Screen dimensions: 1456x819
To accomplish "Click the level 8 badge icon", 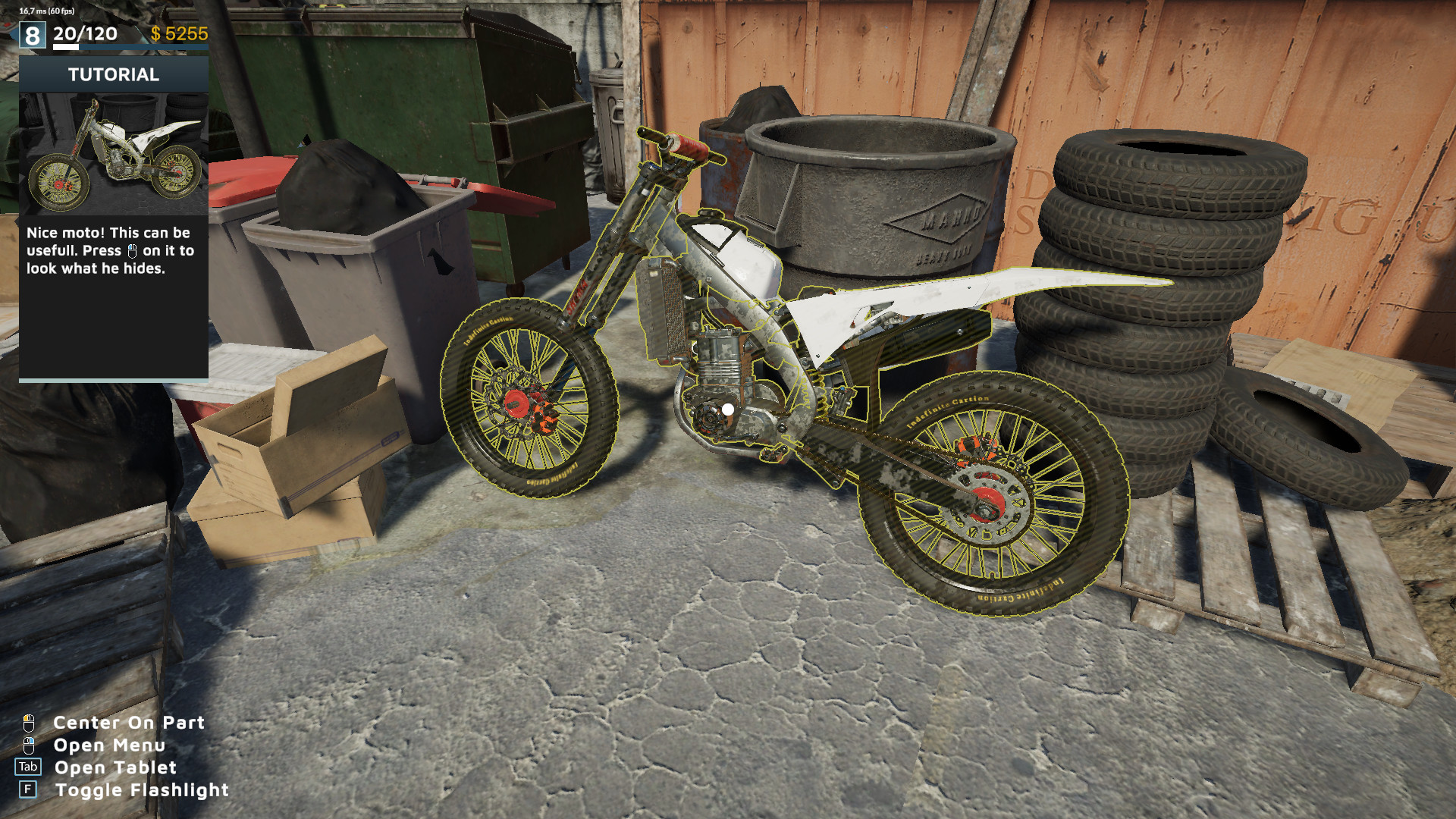I will pos(32,33).
